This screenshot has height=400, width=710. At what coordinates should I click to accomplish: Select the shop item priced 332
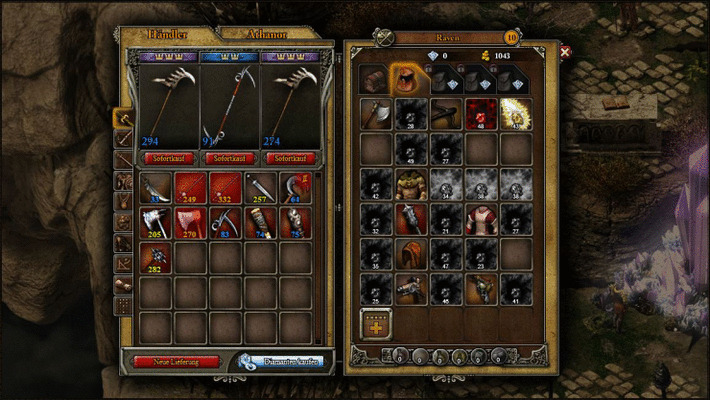coord(226,188)
